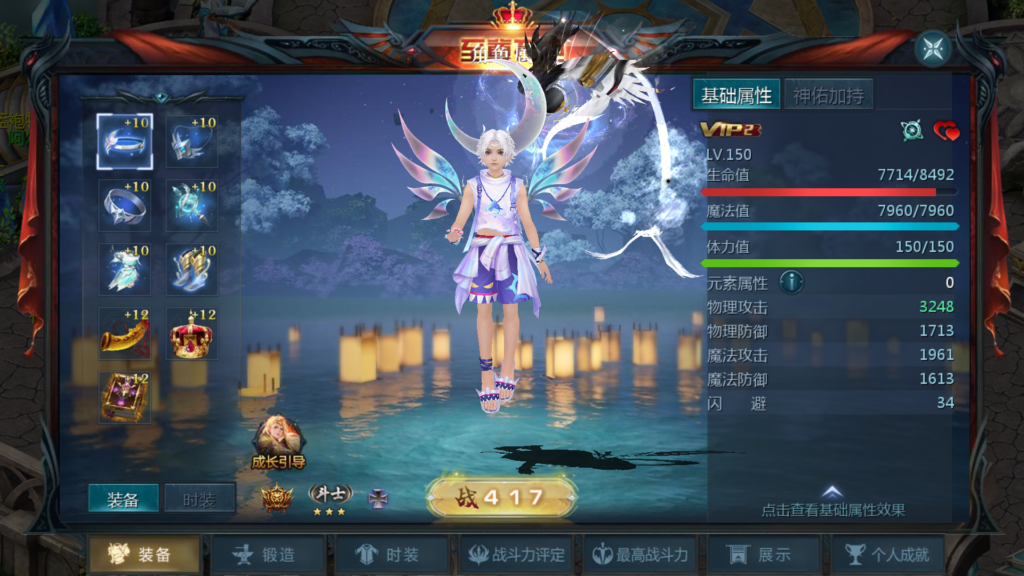Open 个人成就 personal achievements
The image size is (1024, 576).
pyautogui.click(x=888, y=555)
